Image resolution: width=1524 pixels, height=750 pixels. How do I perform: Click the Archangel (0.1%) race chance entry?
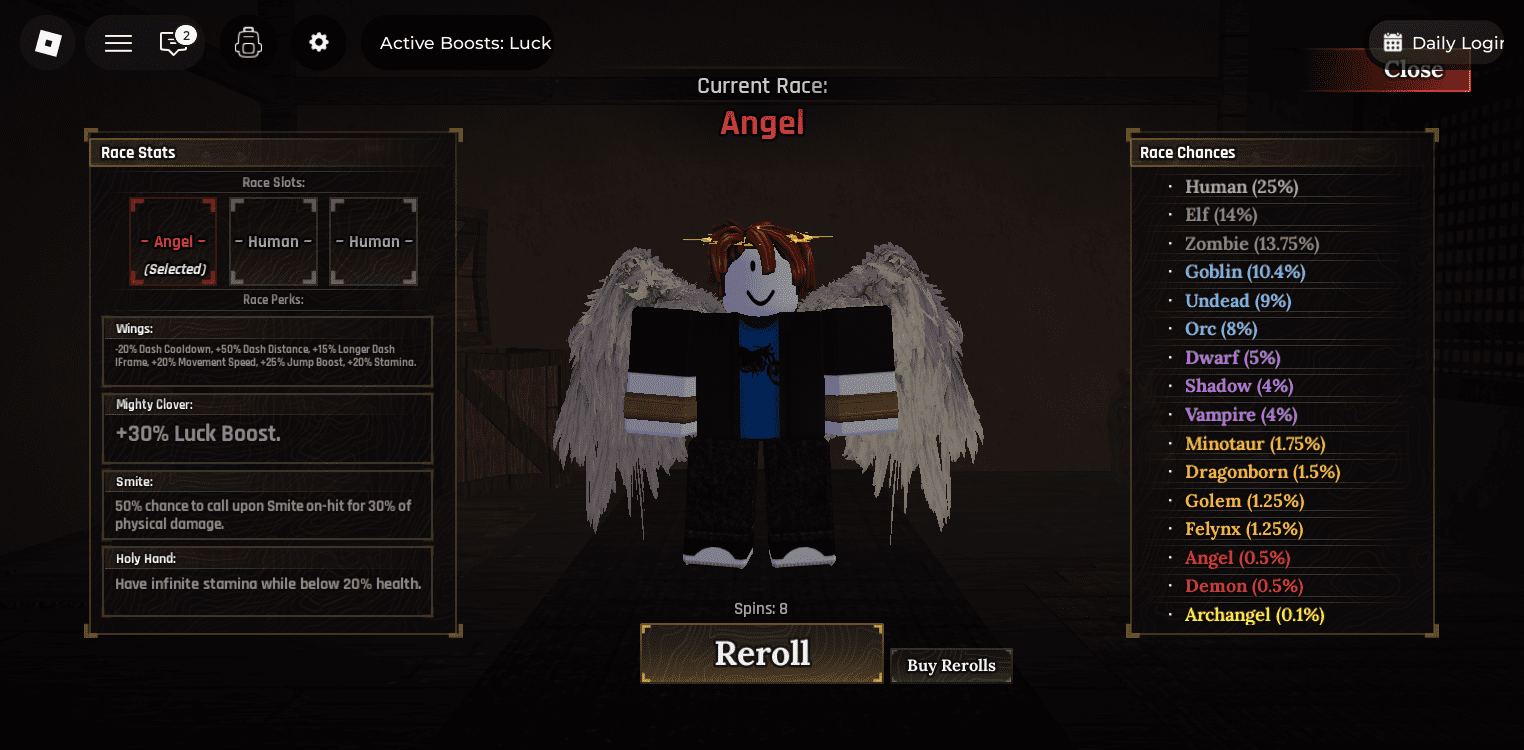click(x=1254, y=614)
